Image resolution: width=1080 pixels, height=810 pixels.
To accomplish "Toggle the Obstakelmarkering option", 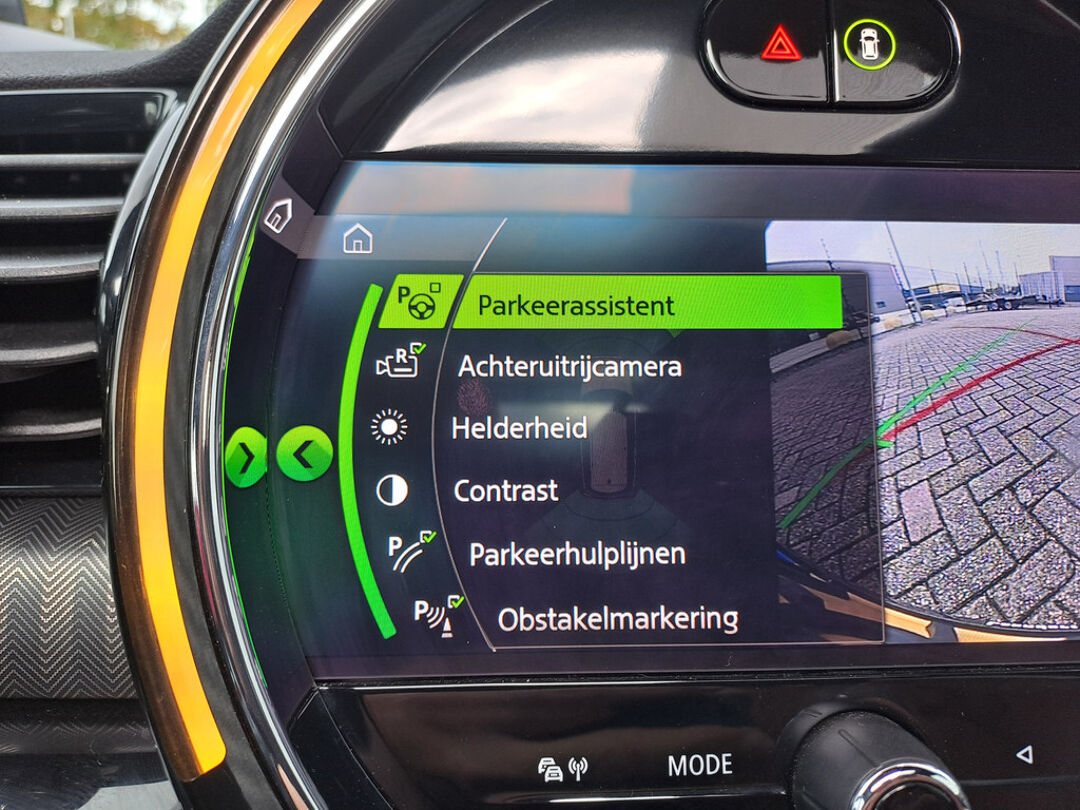I will coord(617,618).
